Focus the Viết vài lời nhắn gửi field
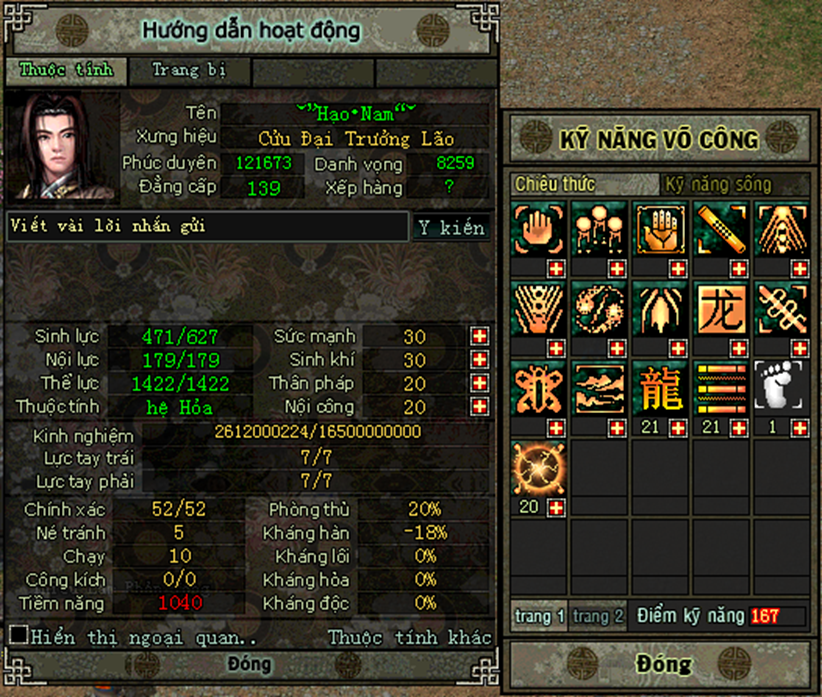822x697 pixels. pyautogui.click(x=208, y=227)
